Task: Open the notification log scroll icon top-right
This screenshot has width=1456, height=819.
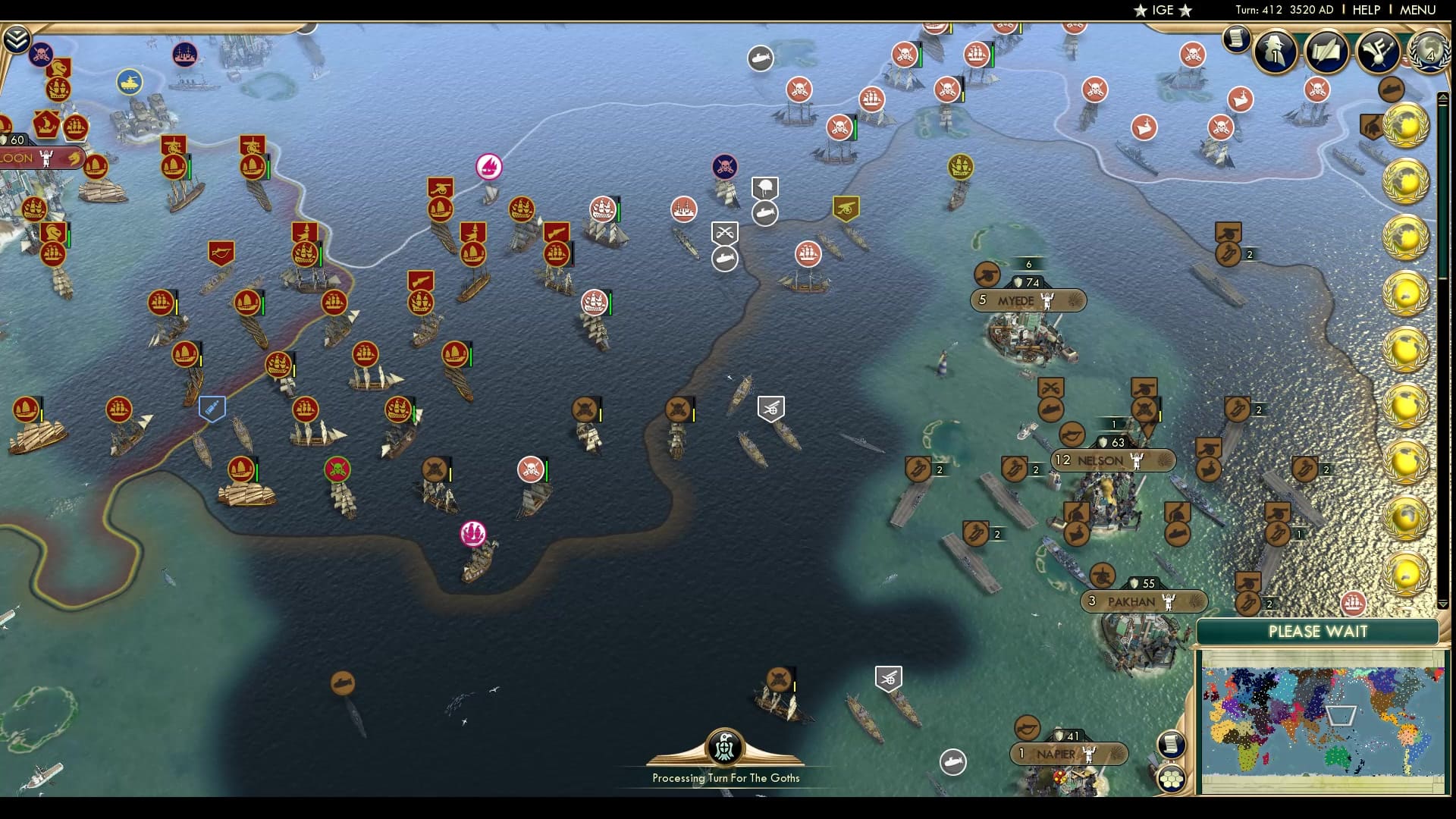Action: [x=1236, y=39]
